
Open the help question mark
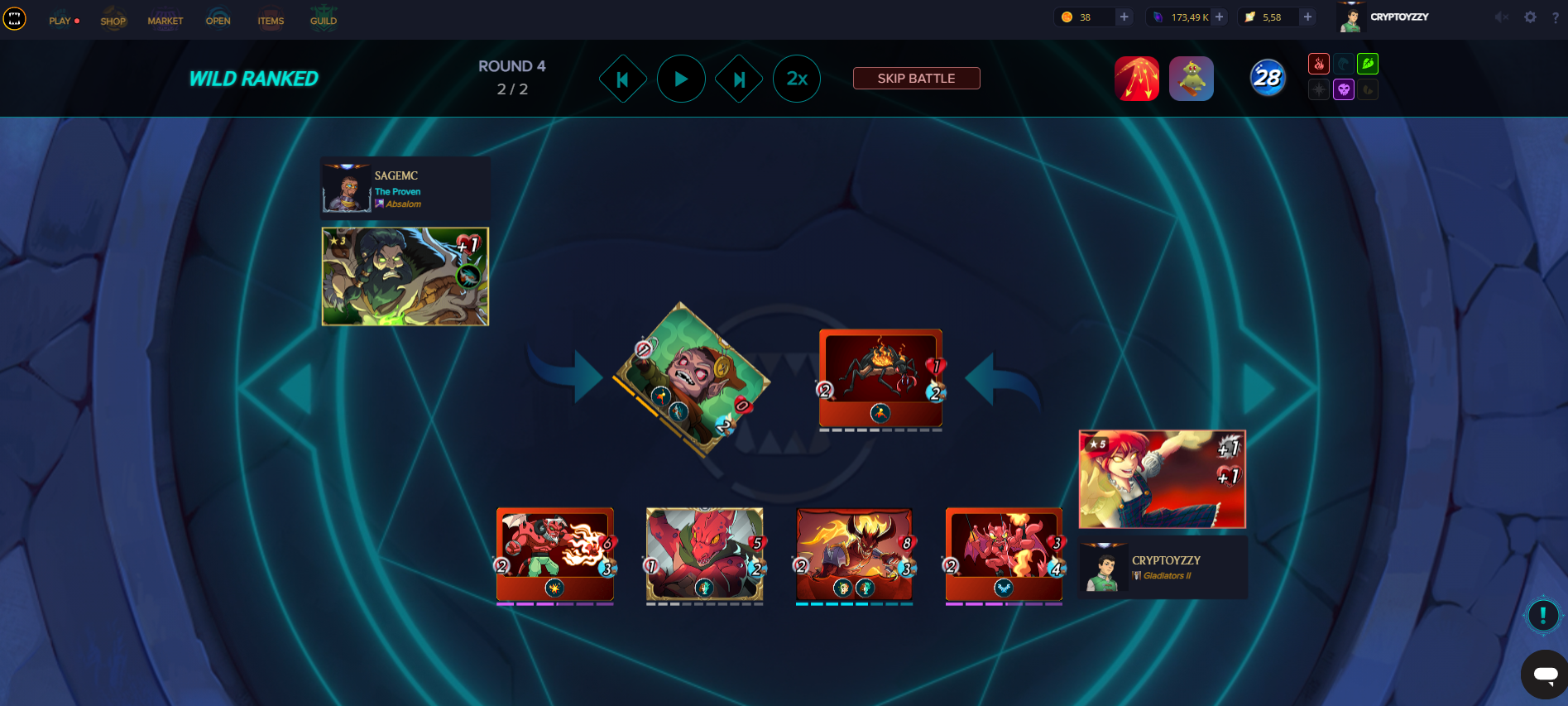tap(1556, 17)
